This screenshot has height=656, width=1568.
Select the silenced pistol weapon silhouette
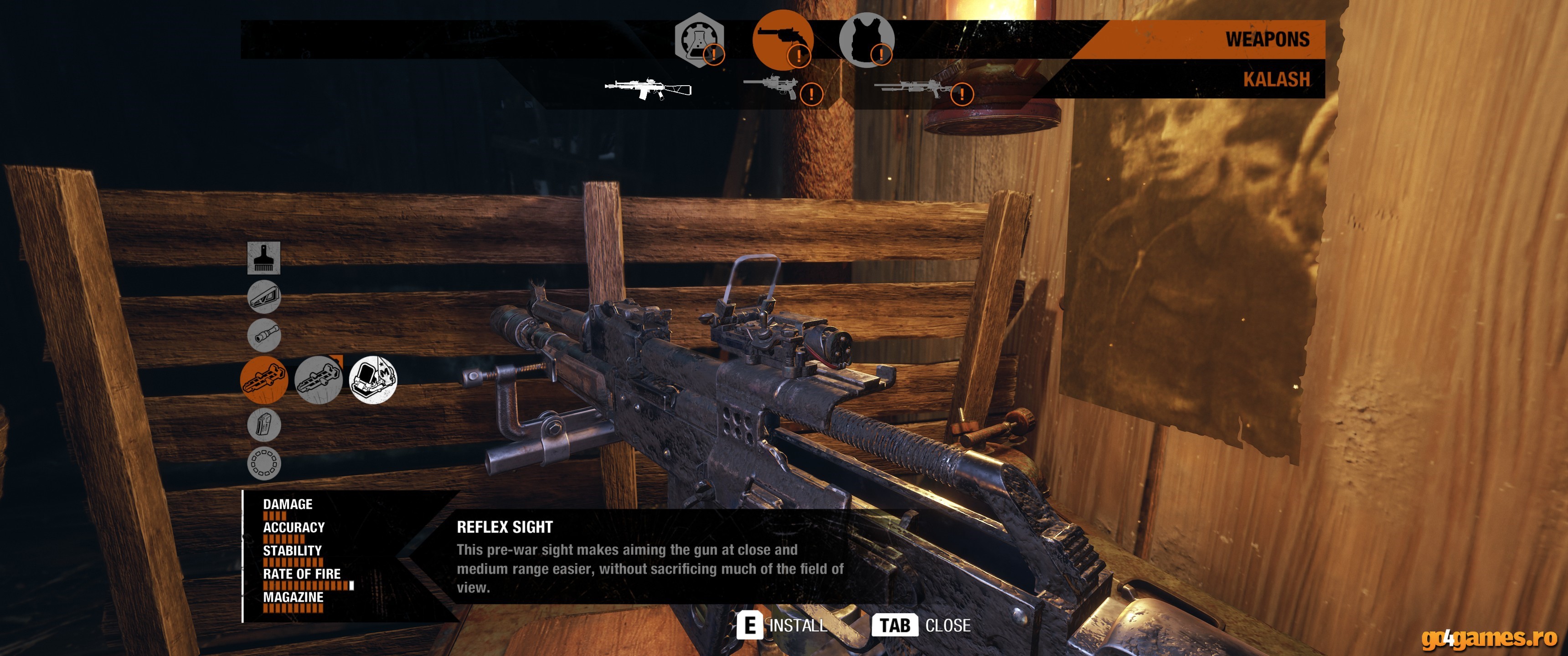pyautogui.click(x=772, y=87)
